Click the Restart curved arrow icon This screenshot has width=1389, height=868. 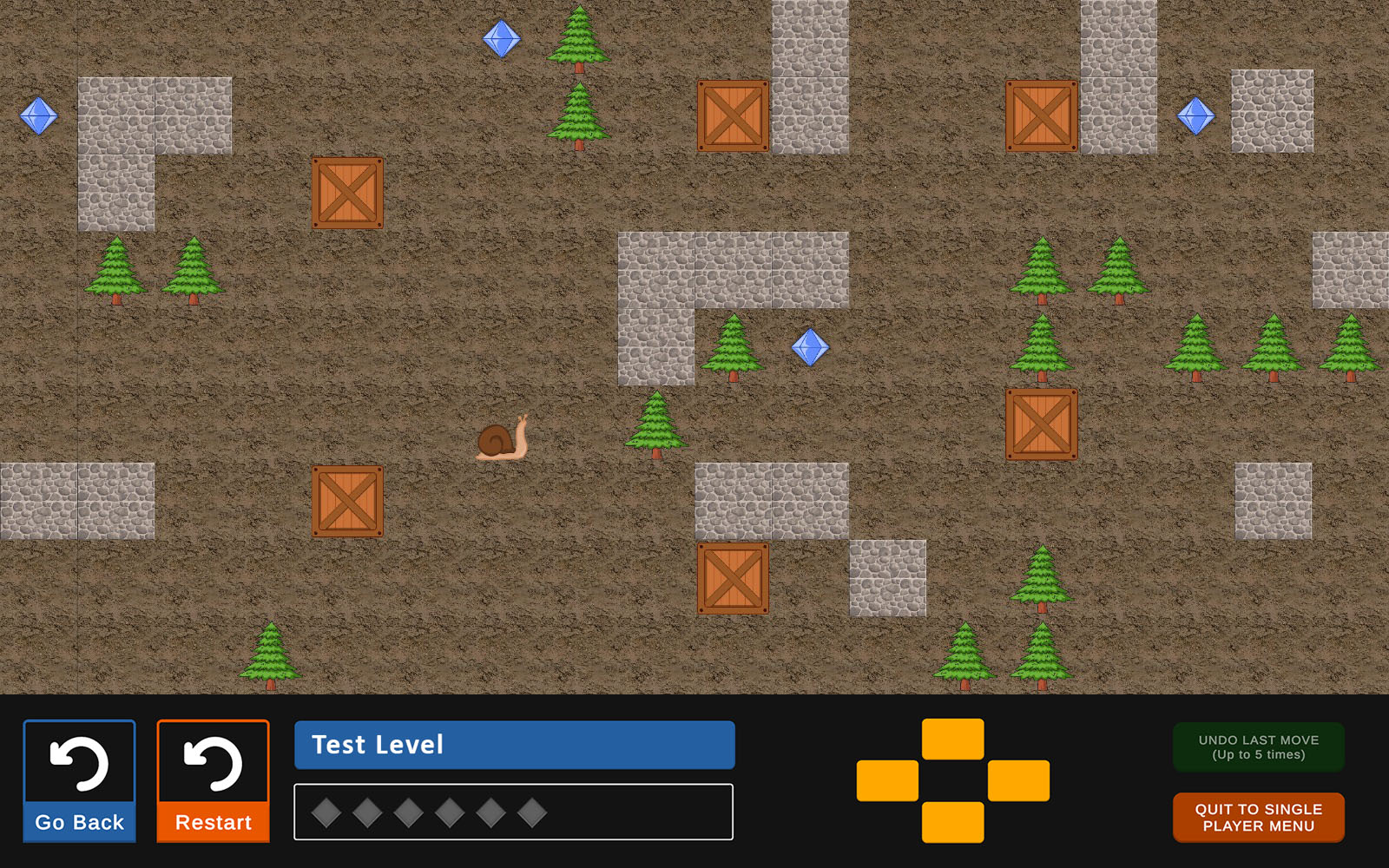pyautogui.click(x=213, y=764)
